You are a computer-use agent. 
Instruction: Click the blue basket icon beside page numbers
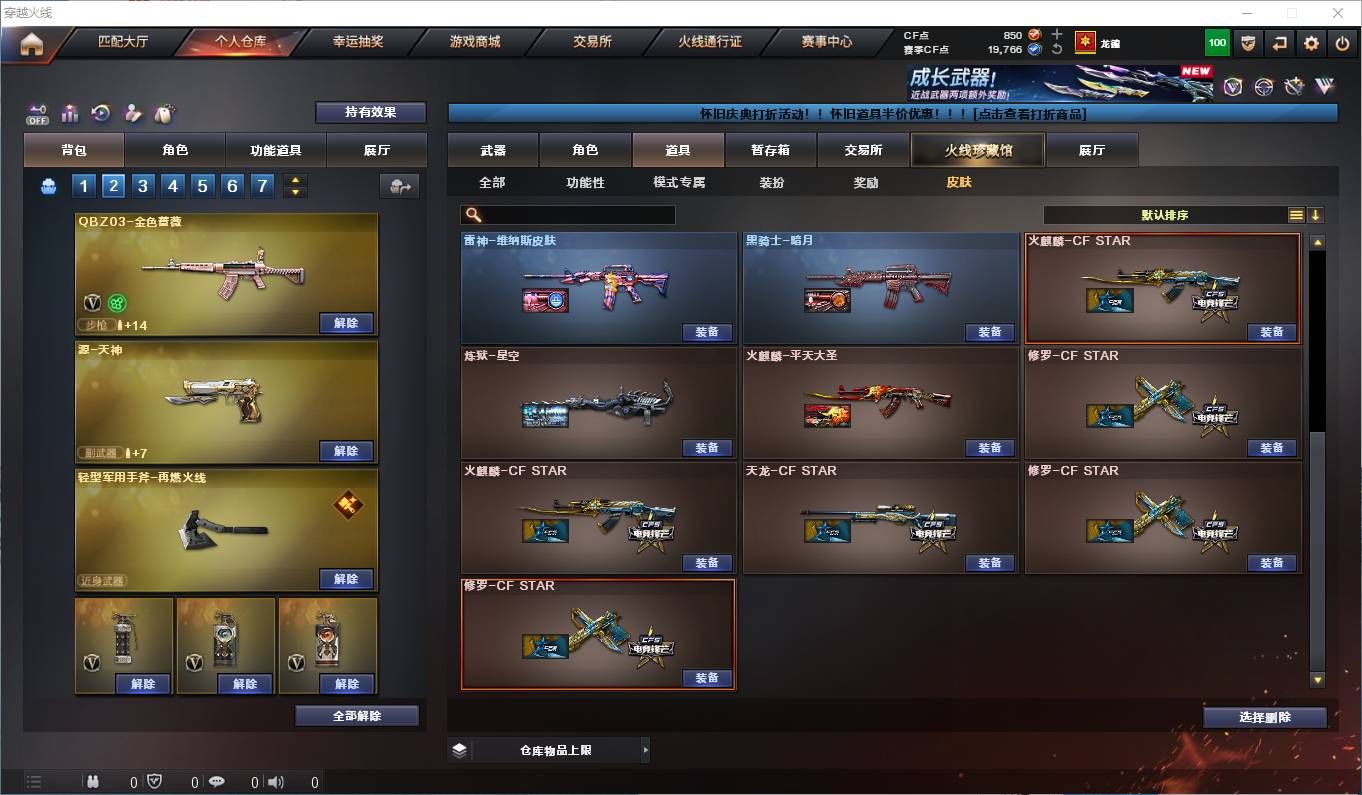tap(47, 185)
